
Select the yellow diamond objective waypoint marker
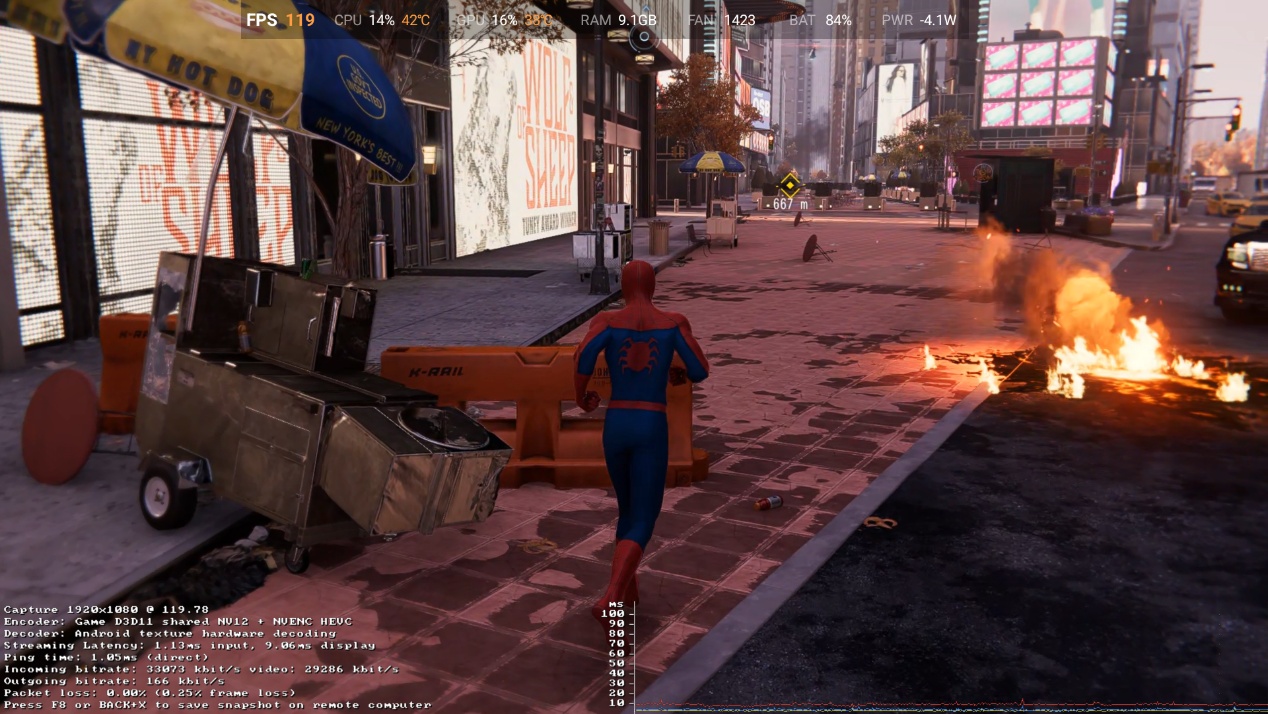pos(790,184)
